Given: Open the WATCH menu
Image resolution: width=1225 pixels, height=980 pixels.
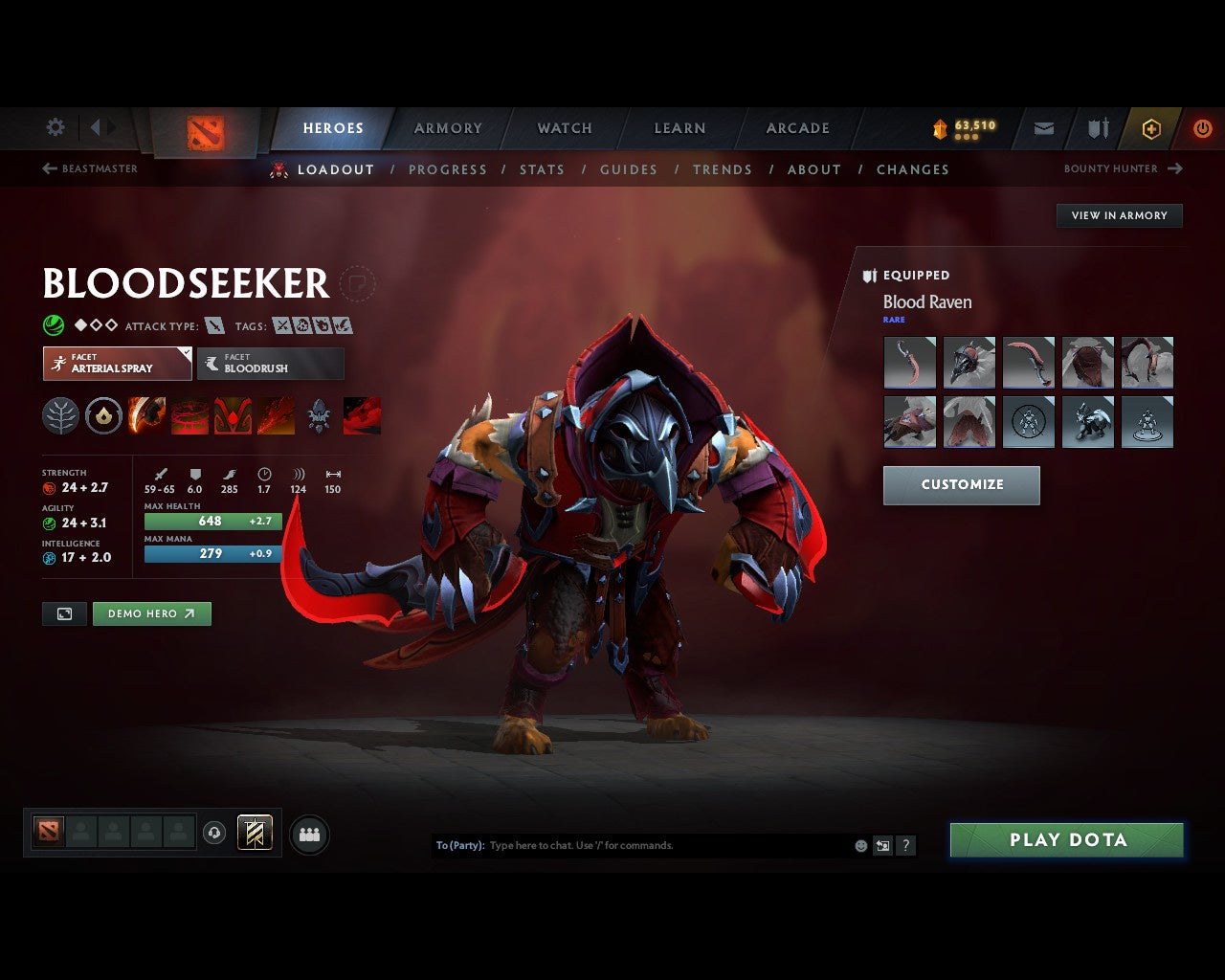Looking at the screenshot, I should click(x=564, y=127).
